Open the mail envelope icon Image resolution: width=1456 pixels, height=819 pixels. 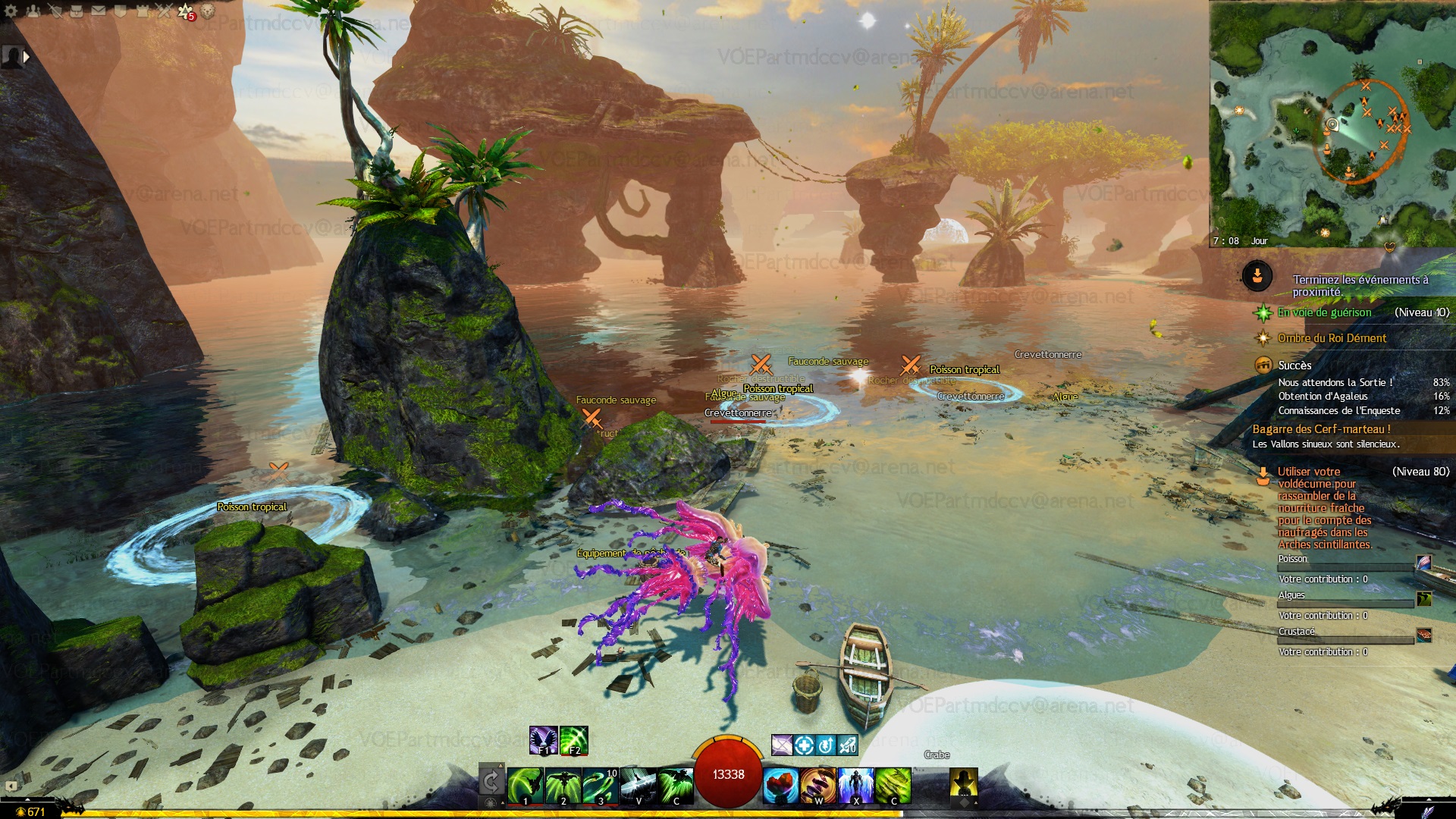pyautogui.click(x=99, y=11)
